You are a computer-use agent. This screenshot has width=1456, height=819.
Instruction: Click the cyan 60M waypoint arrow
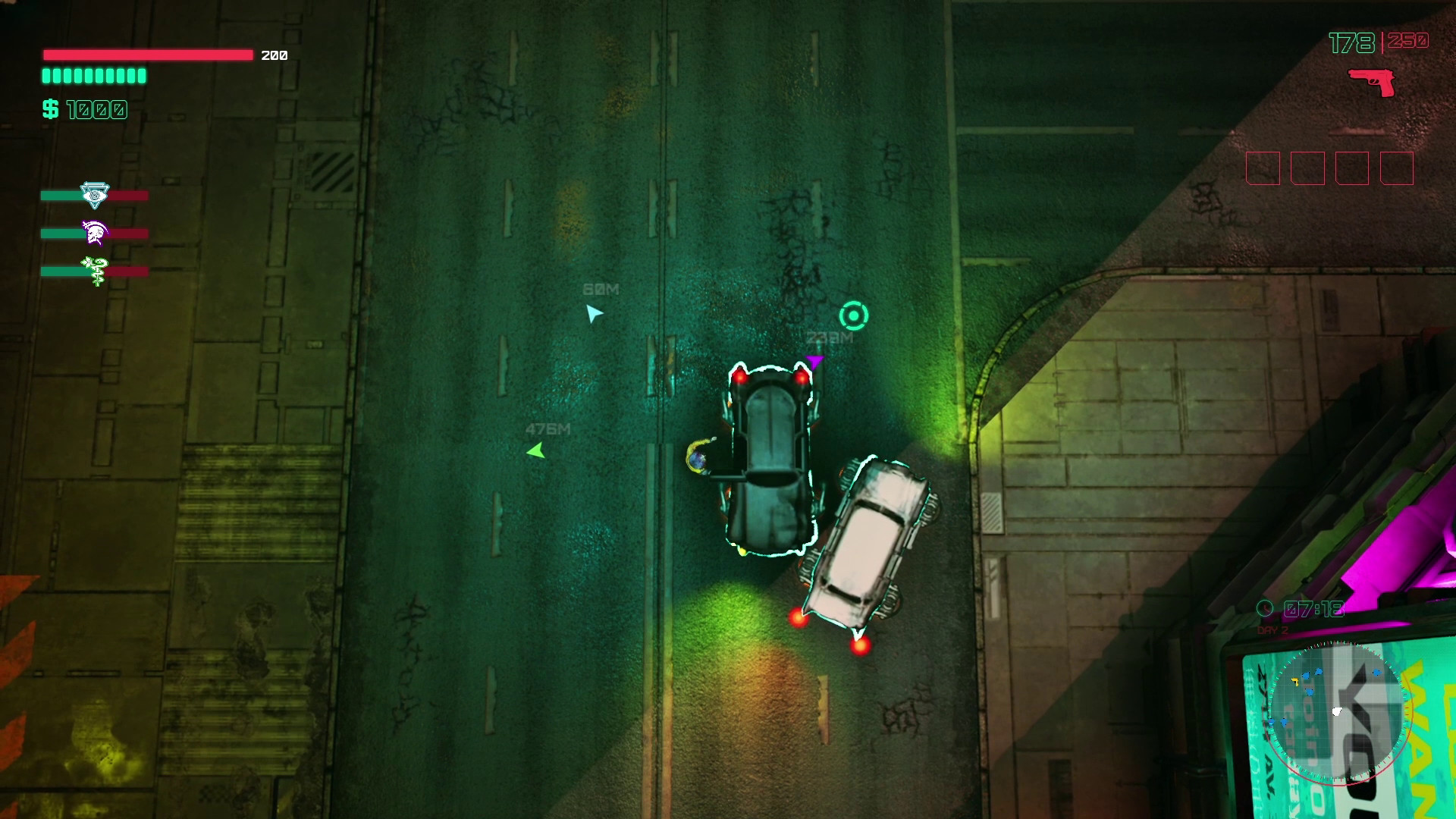[595, 311]
